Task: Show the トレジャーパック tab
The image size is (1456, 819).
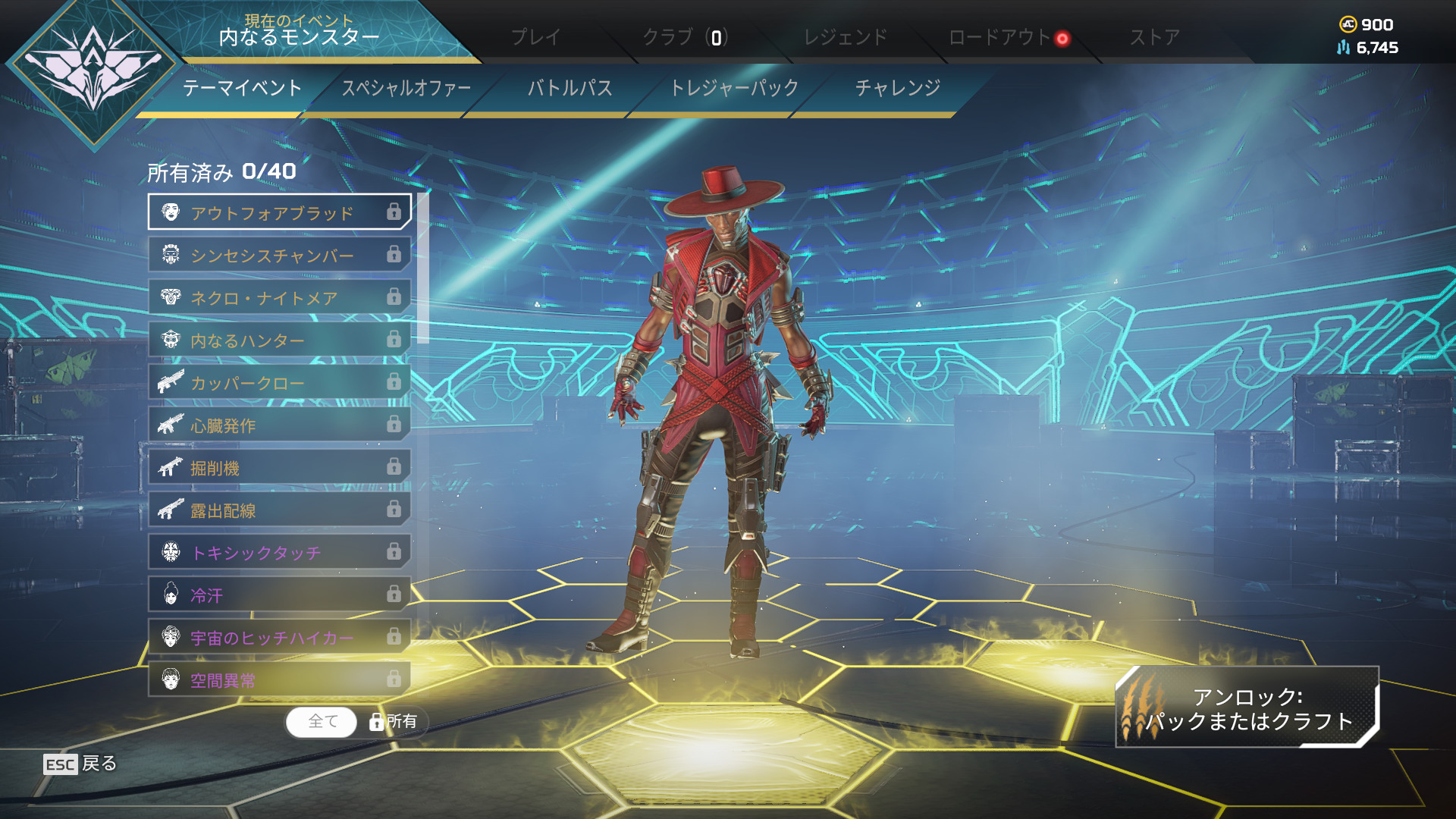Action: (734, 88)
